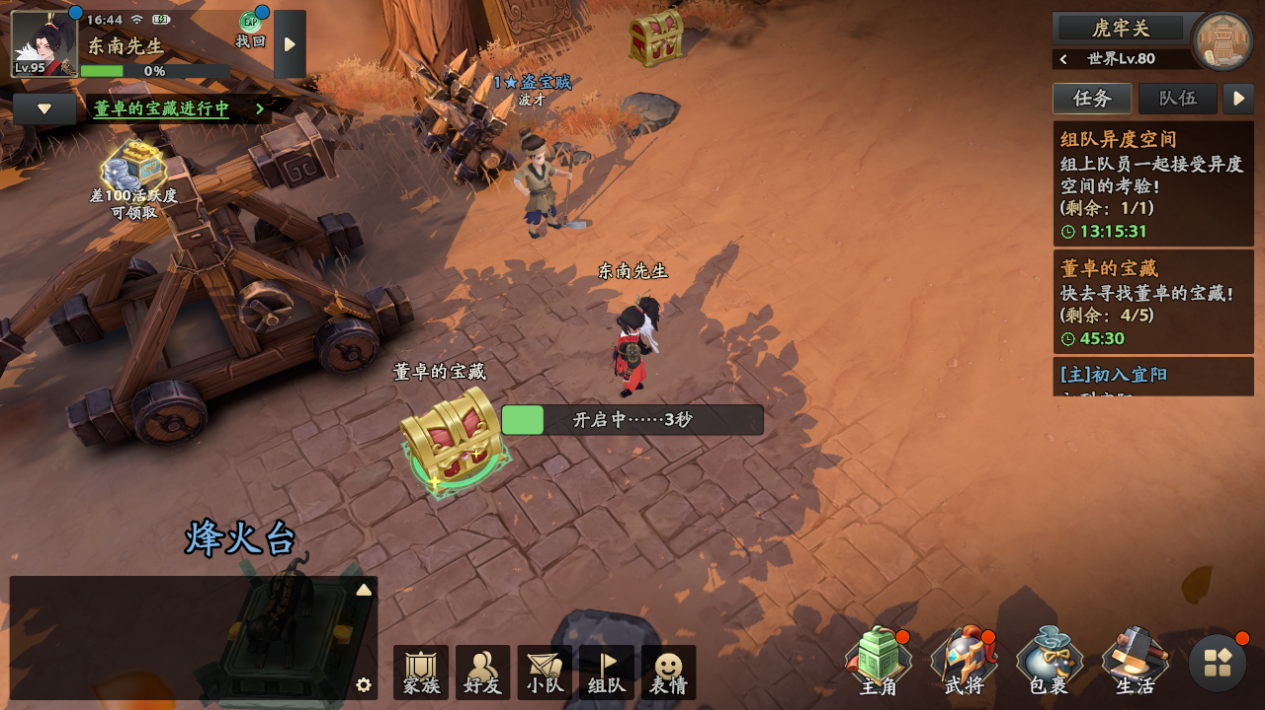Open the 组队 team-up panel
The image size is (1265, 710).
pos(607,672)
